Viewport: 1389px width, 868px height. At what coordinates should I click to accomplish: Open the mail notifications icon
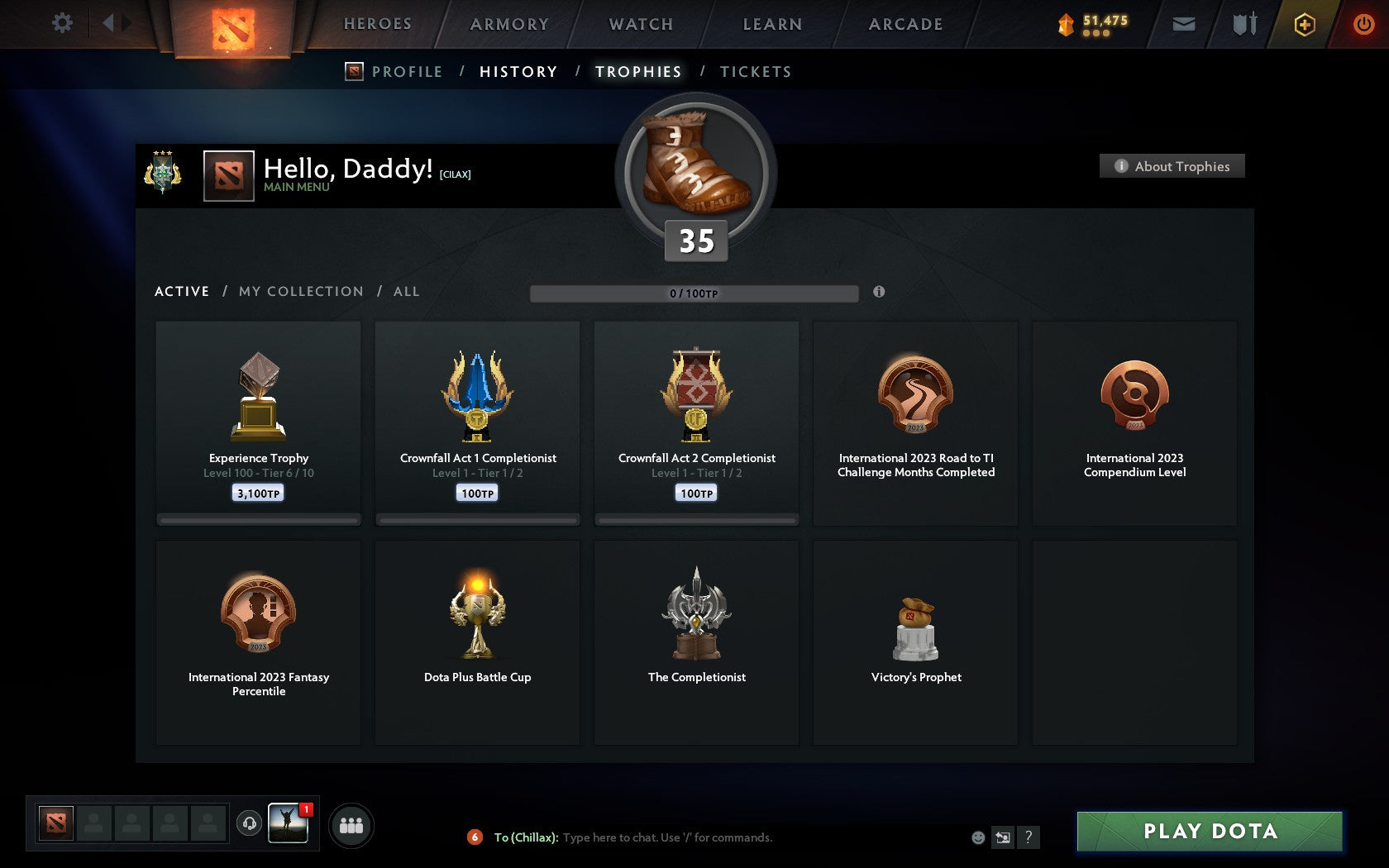pyautogui.click(x=1184, y=24)
